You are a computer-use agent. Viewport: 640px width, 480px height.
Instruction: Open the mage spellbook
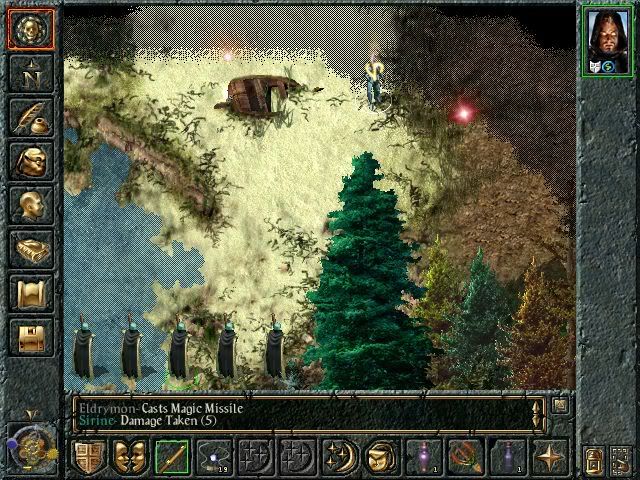(x=30, y=249)
